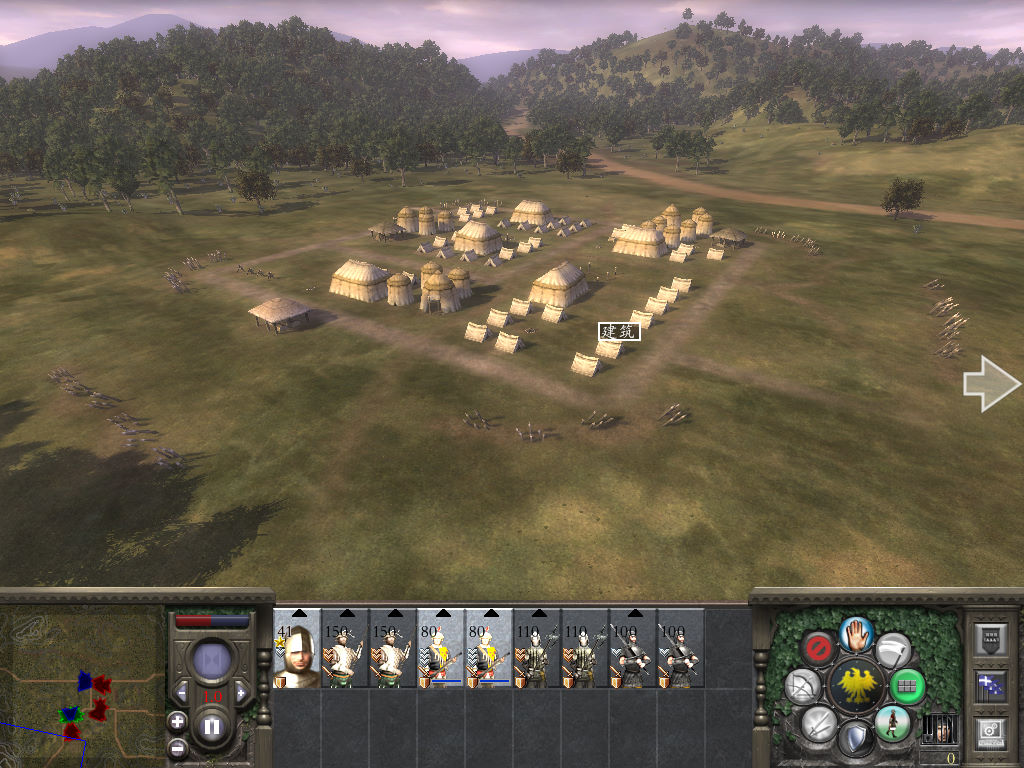1024x768 pixels.
Task: Toggle the bow and arrow order button
Action: pyautogui.click(x=803, y=686)
